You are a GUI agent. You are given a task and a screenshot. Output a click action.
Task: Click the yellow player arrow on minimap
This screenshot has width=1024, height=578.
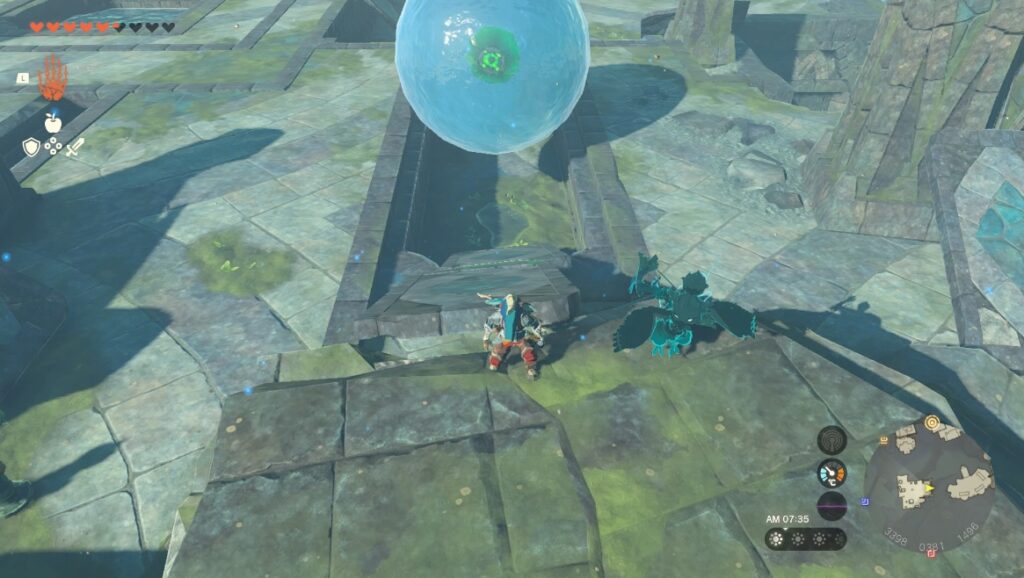click(x=928, y=487)
